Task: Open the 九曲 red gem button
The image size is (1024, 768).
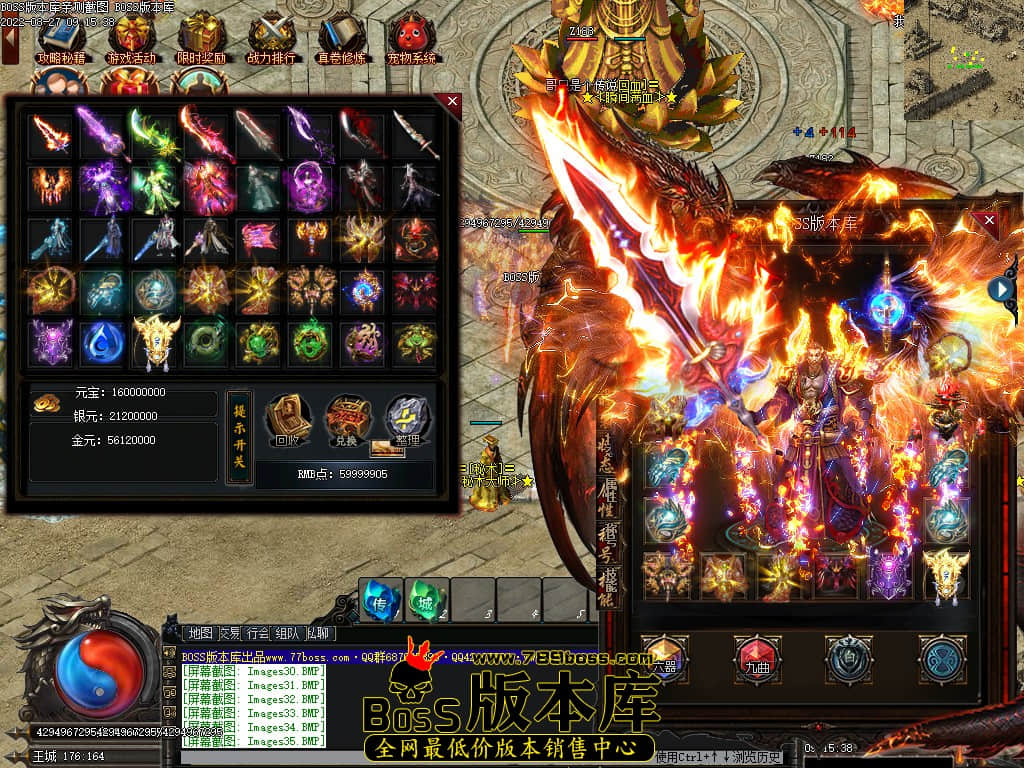Action: point(757,659)
